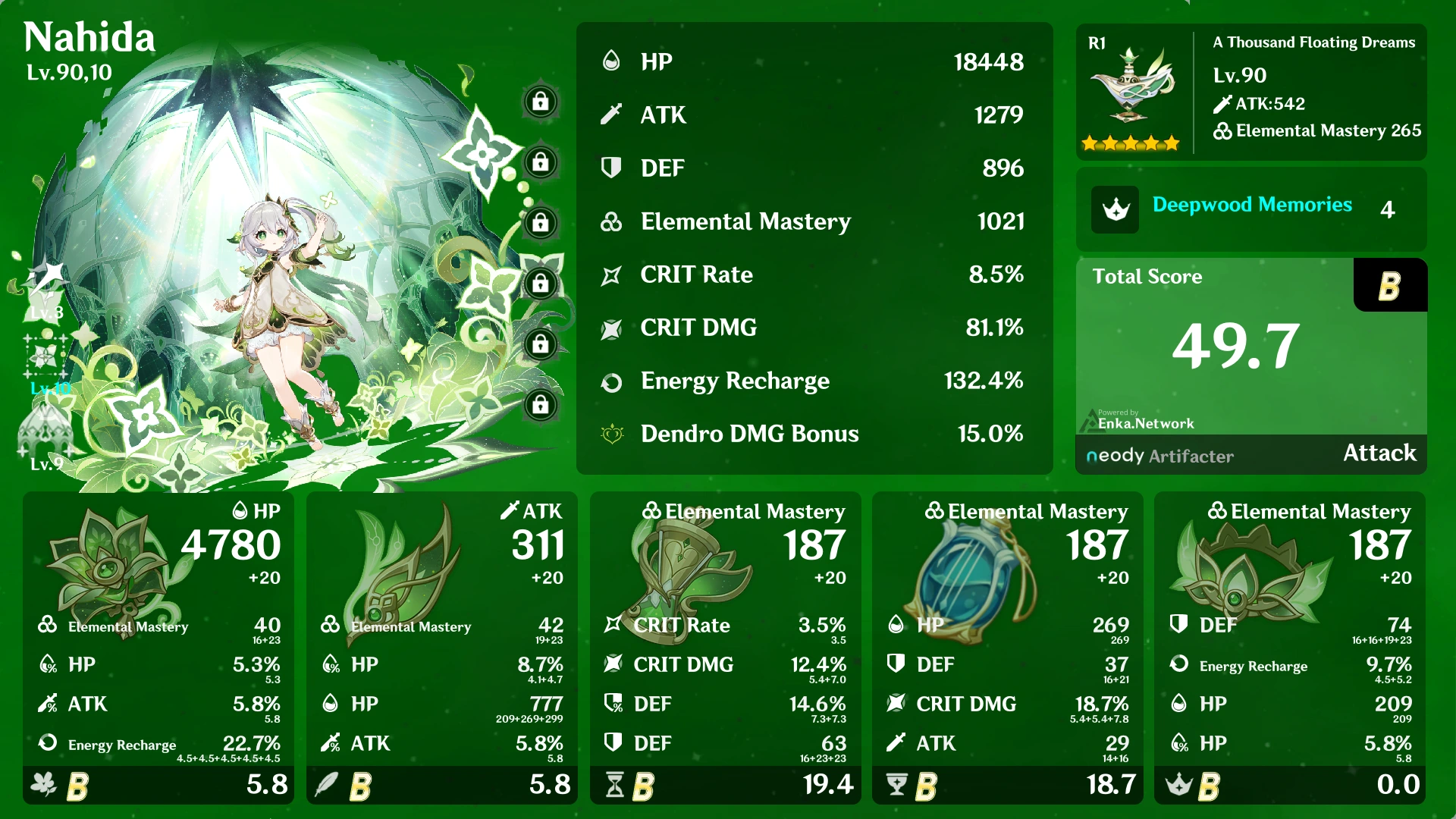Toggle the top padlock beside the character
Viewport: 1456px width, 819px height.
point(541,101)
